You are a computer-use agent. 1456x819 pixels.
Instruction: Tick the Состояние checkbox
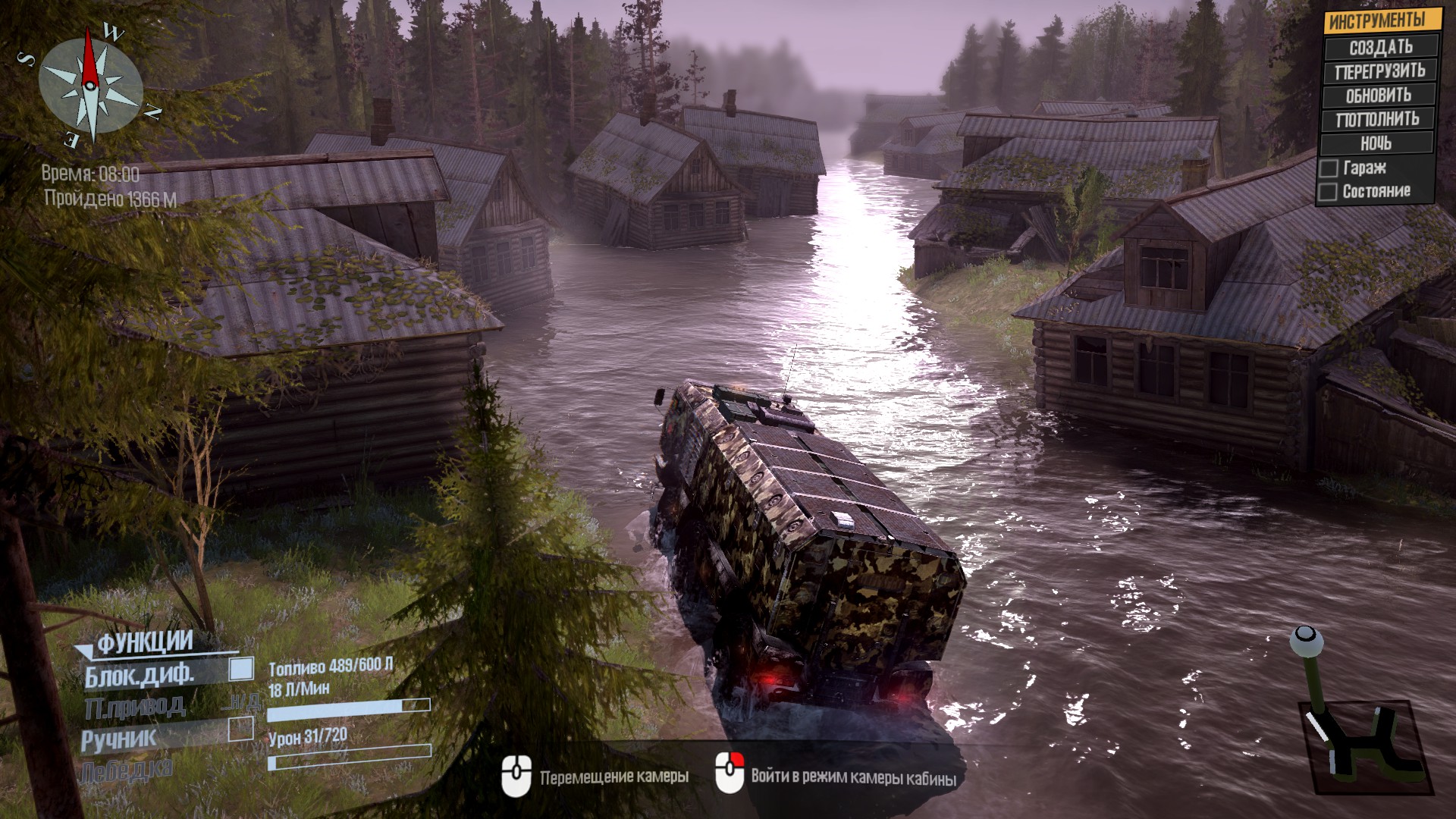(1328, 192)
